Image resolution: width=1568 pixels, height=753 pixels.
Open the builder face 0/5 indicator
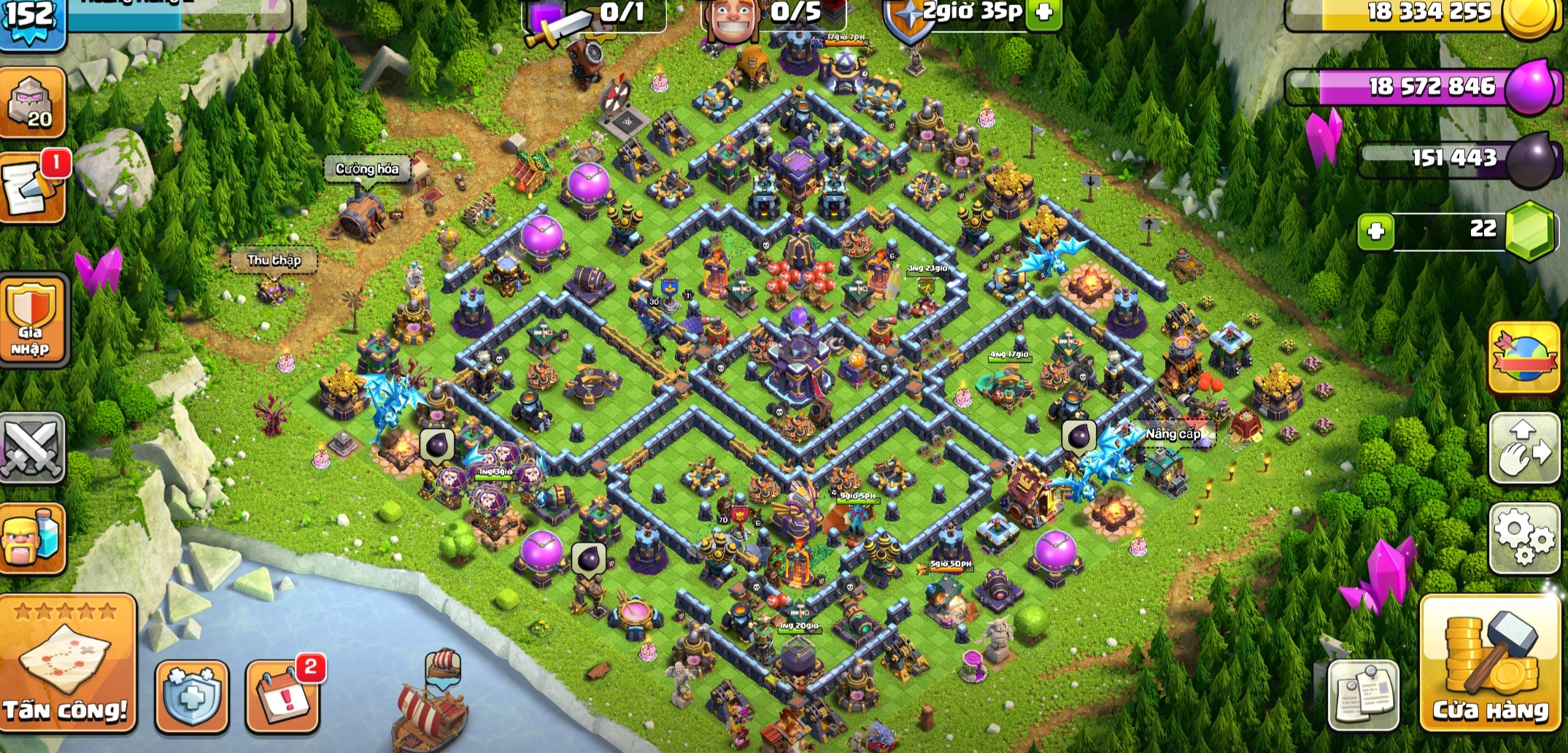click(x=773, y=15)
